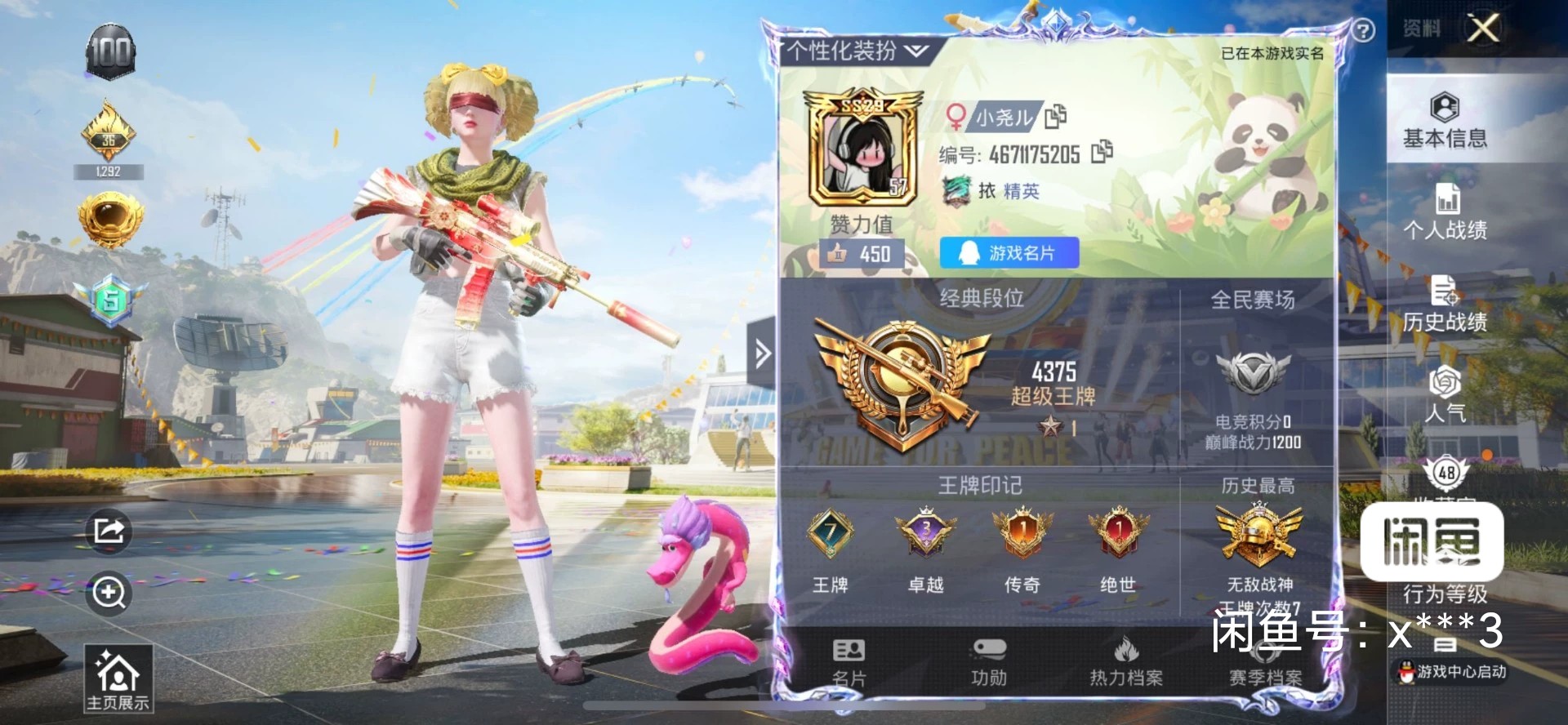
Task: Collapse the panel with the arrow handle
Action: click(x=762, y=354)
